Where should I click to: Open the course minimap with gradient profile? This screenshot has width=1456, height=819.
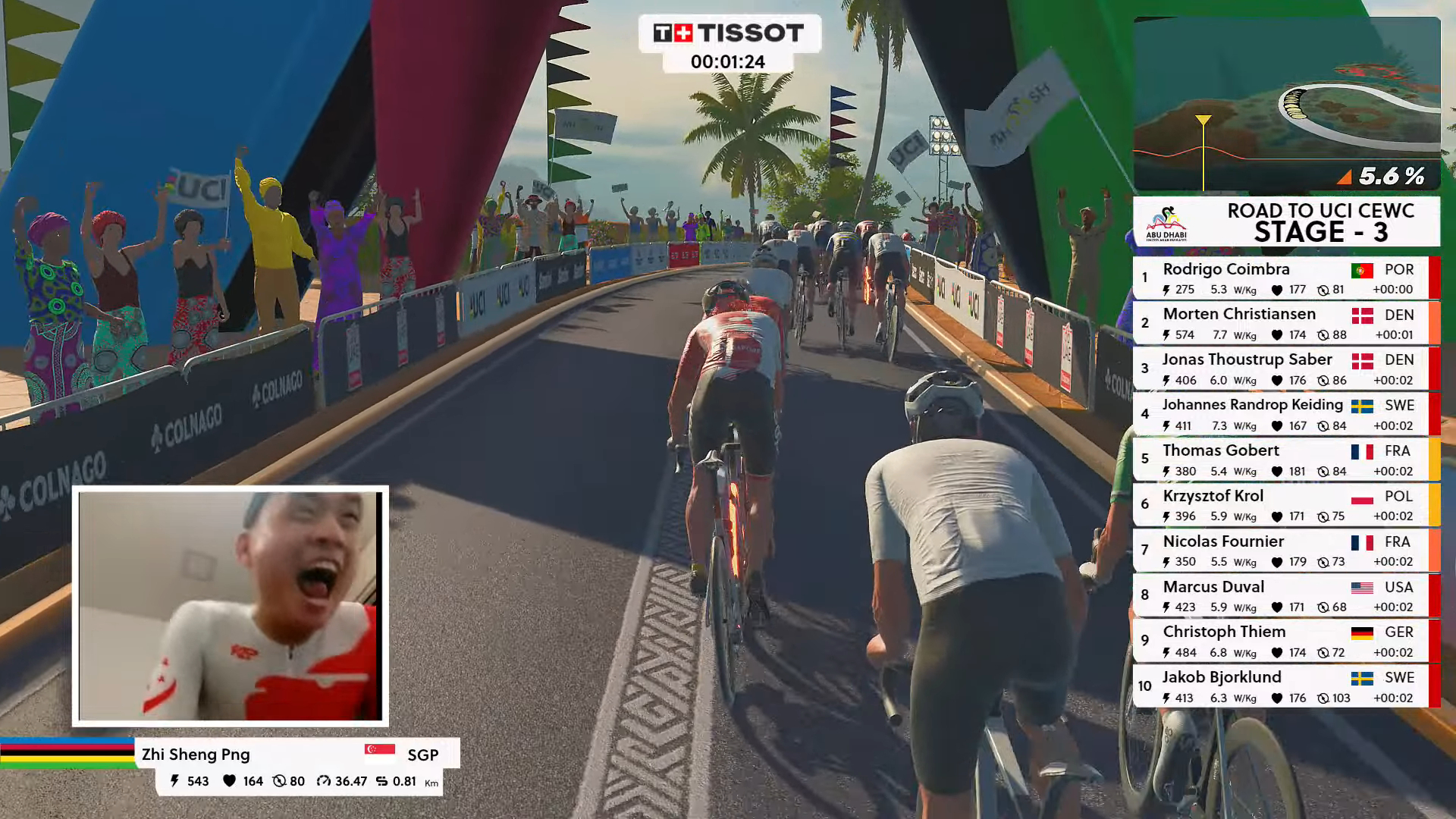click(x=1286, y=104)
